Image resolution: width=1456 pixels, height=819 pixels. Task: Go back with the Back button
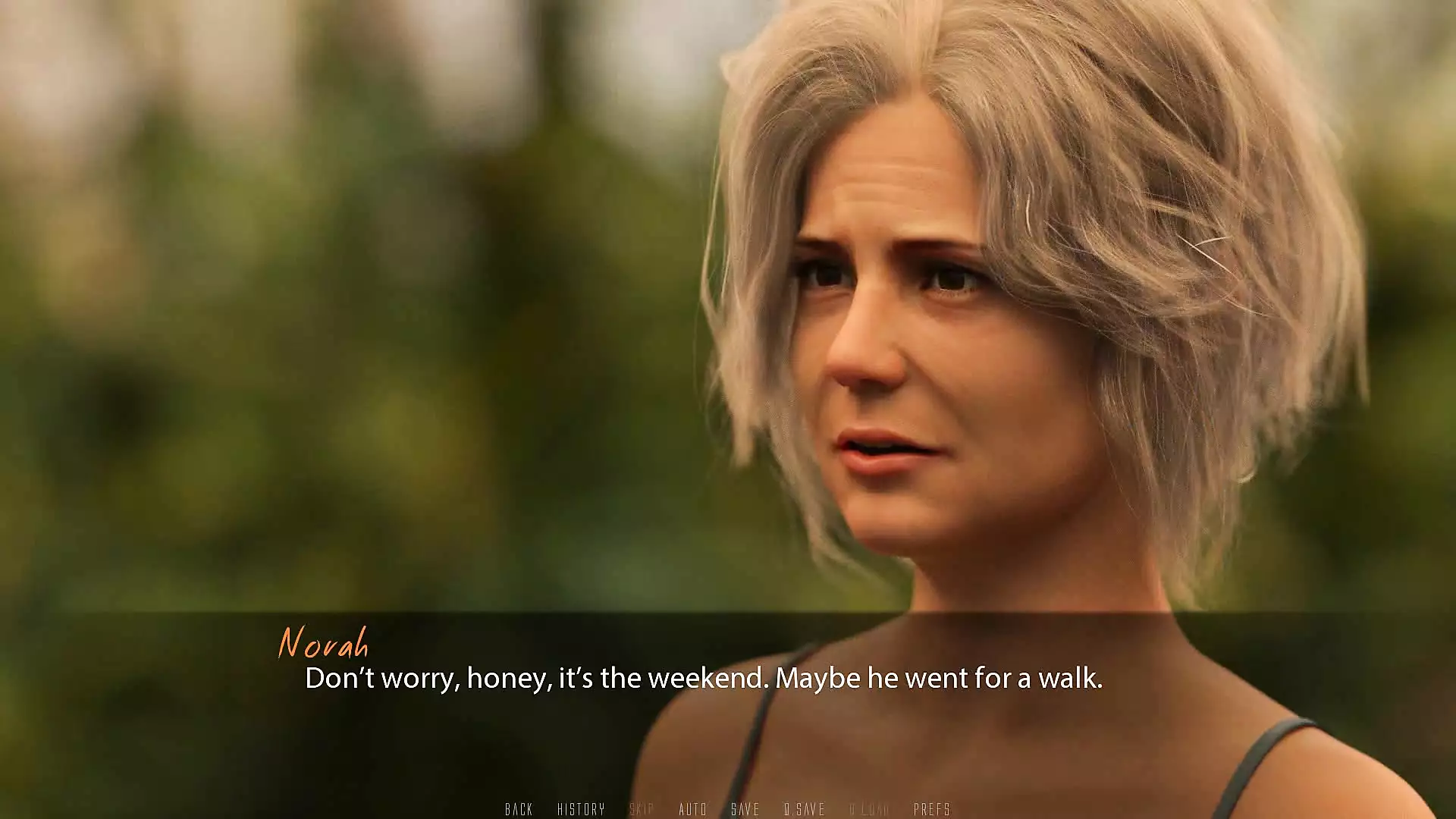pyautogui.click(x=519, y=809)
